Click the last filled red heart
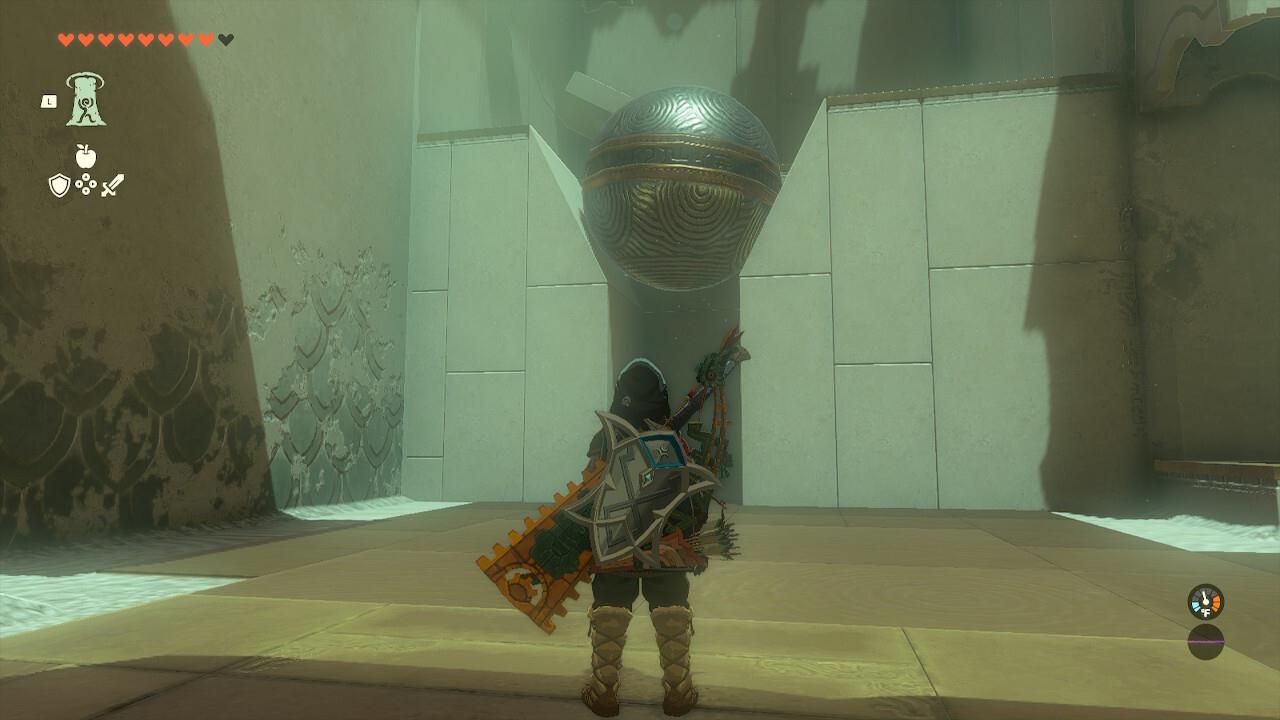Image resolution: width=1280 pixels, height=720 pixels. click(x=205, y=40)
